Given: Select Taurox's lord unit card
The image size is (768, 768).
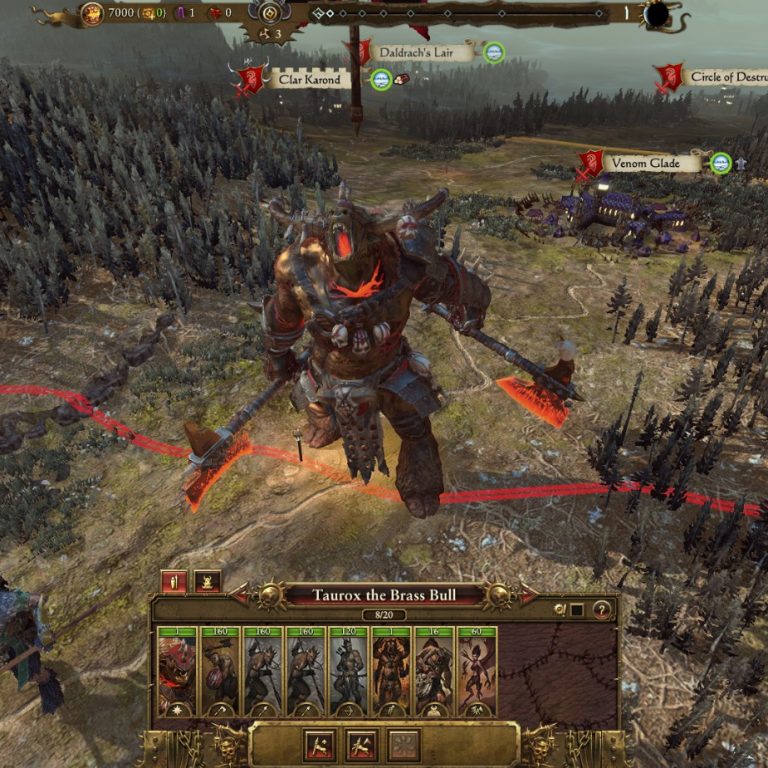Looking at the screenshot, I should pos(178,670).
